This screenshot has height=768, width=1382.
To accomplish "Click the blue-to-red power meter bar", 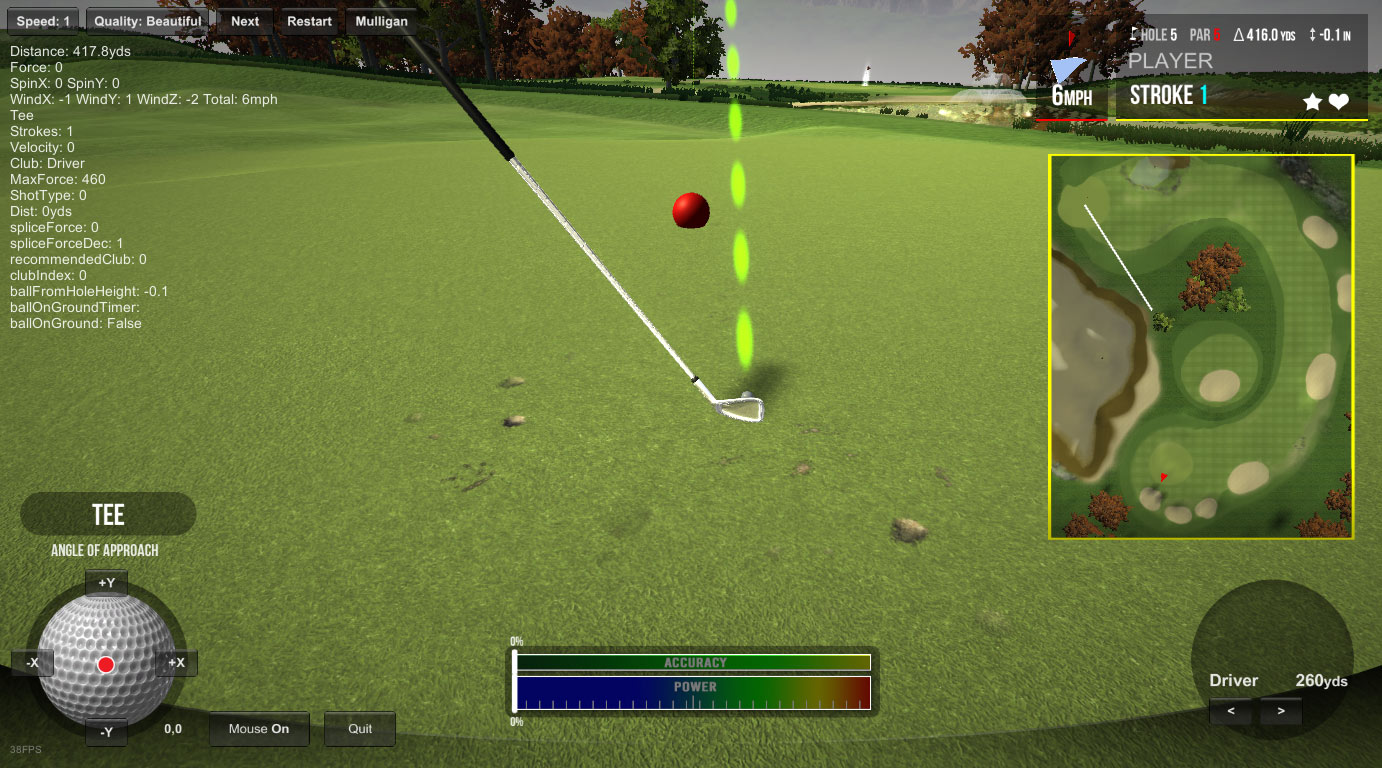I will click(693, 692).
